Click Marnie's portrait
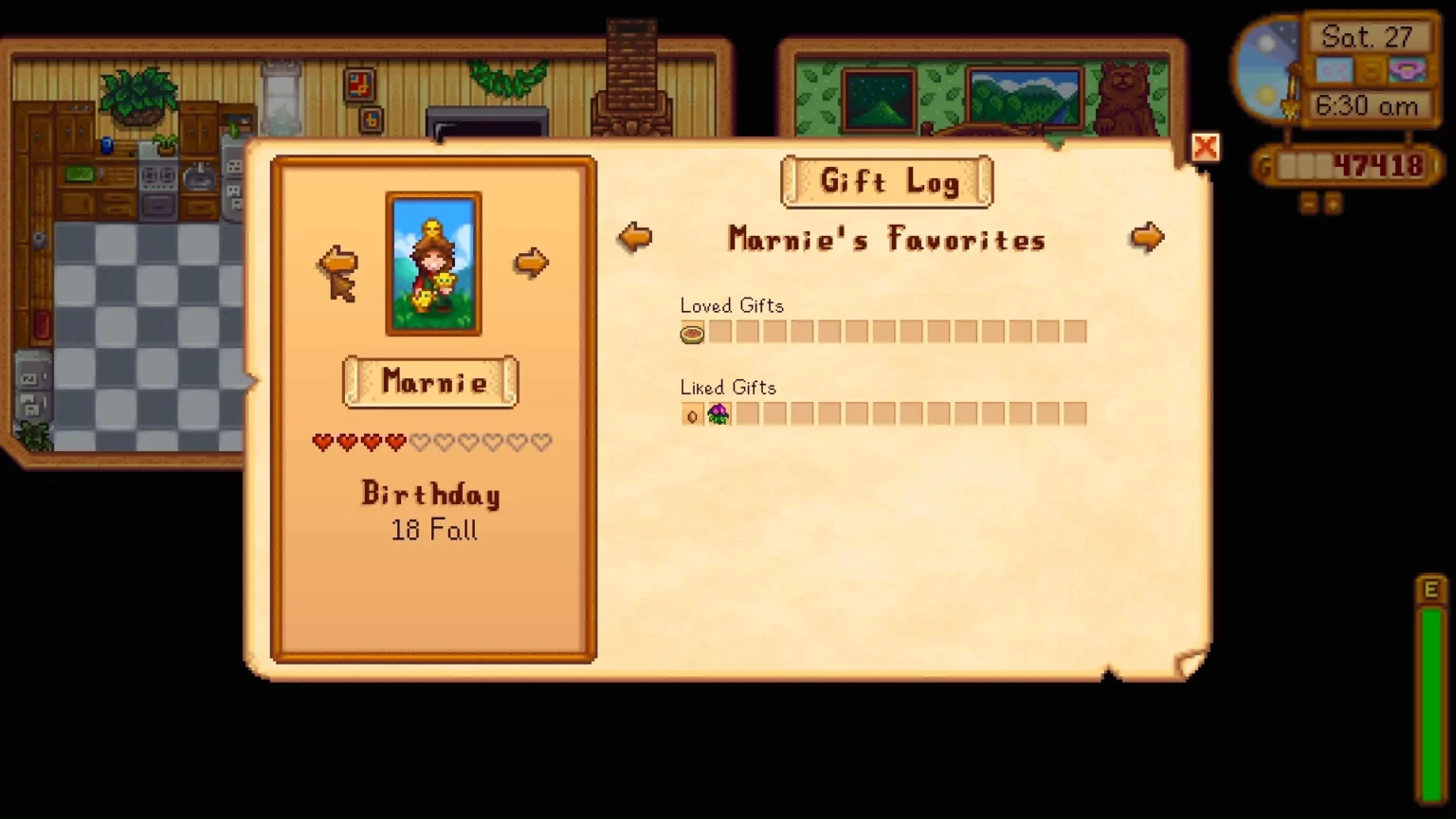The image size is (1456, 819). pyautogui.click(x=433, y=264)
